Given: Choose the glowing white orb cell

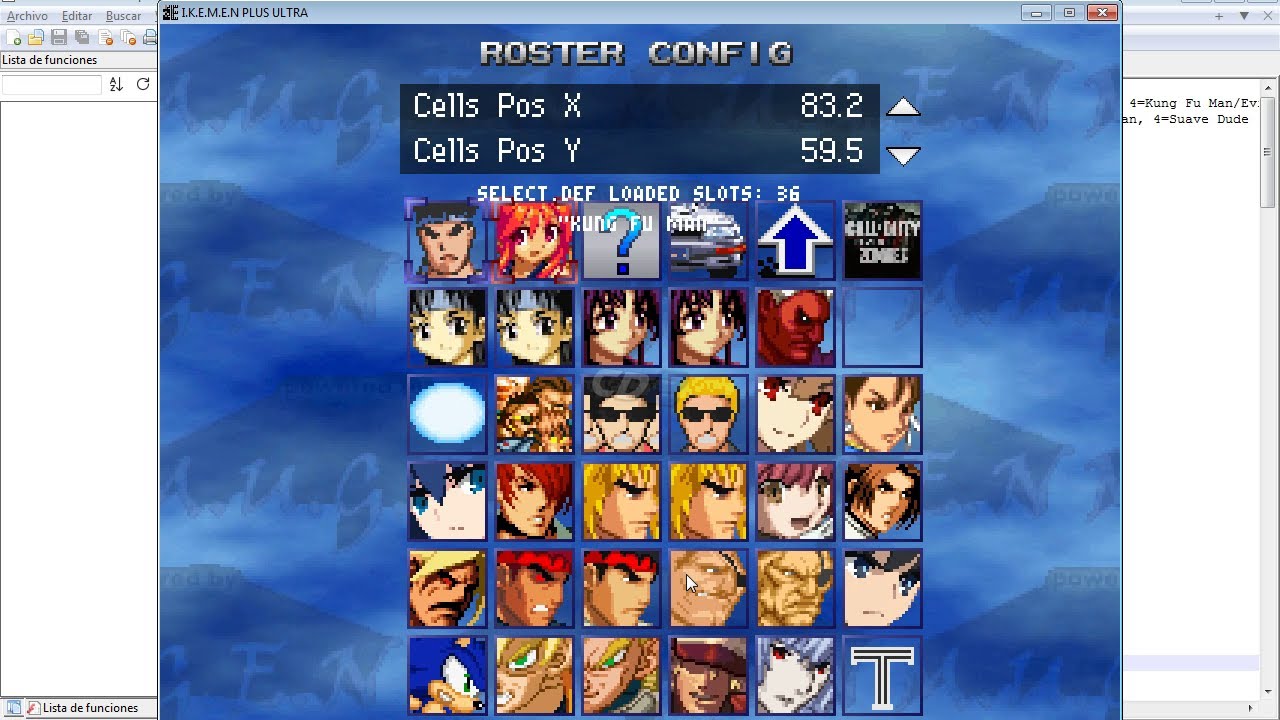Looking at the screenshot, I should 447,414.
